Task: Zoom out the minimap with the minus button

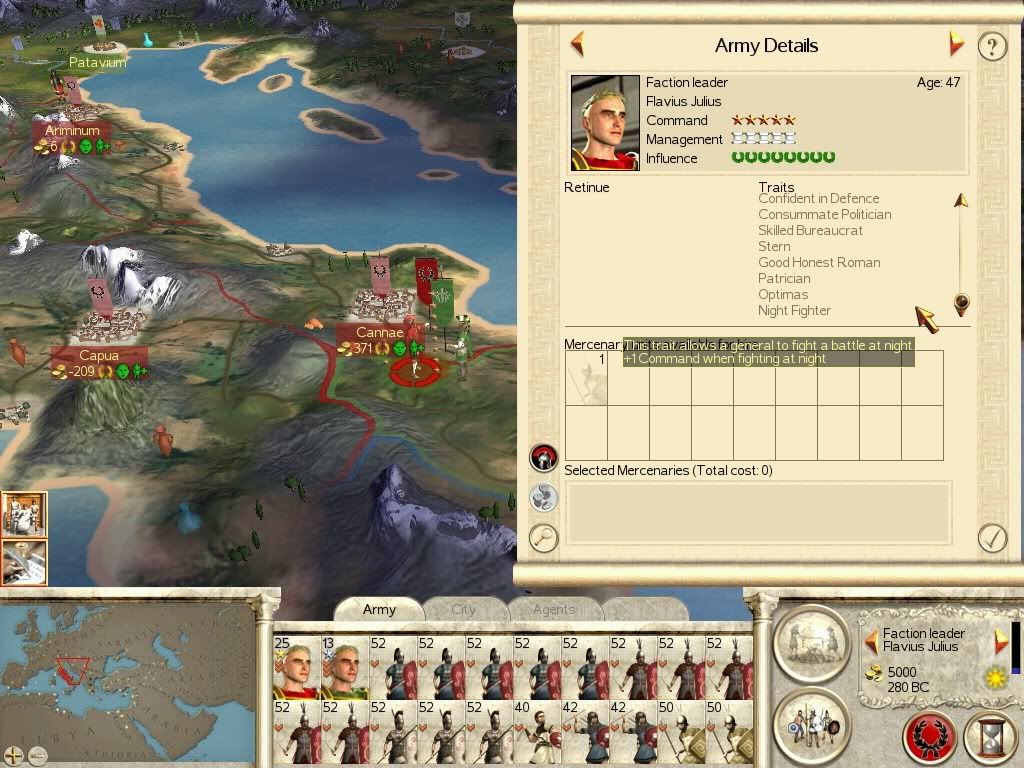Action: (37, 754)
